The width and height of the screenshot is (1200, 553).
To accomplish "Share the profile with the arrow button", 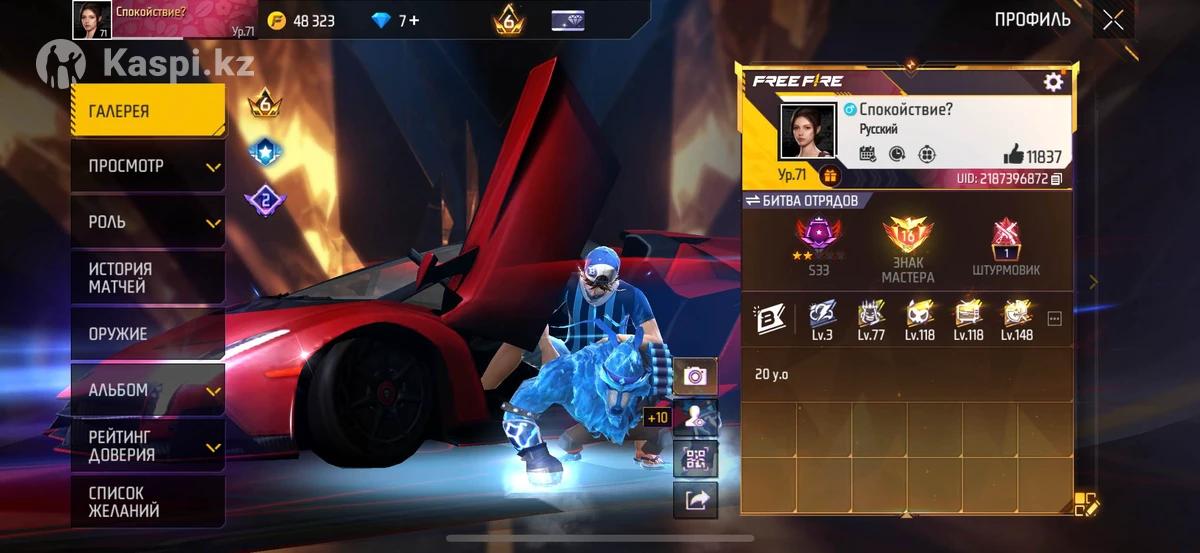I will click(695, 500).
